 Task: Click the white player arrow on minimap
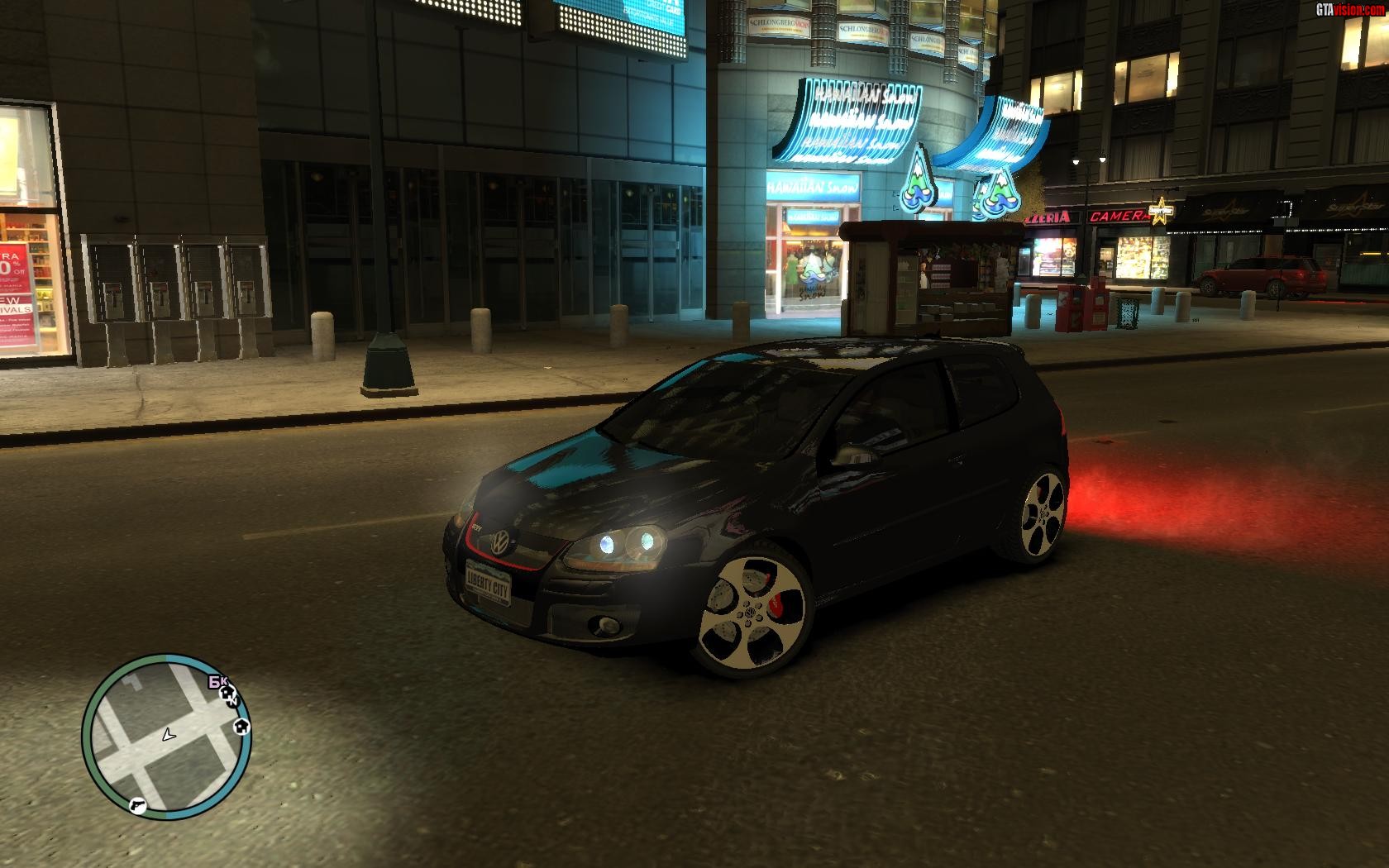[x=169, y=734]
